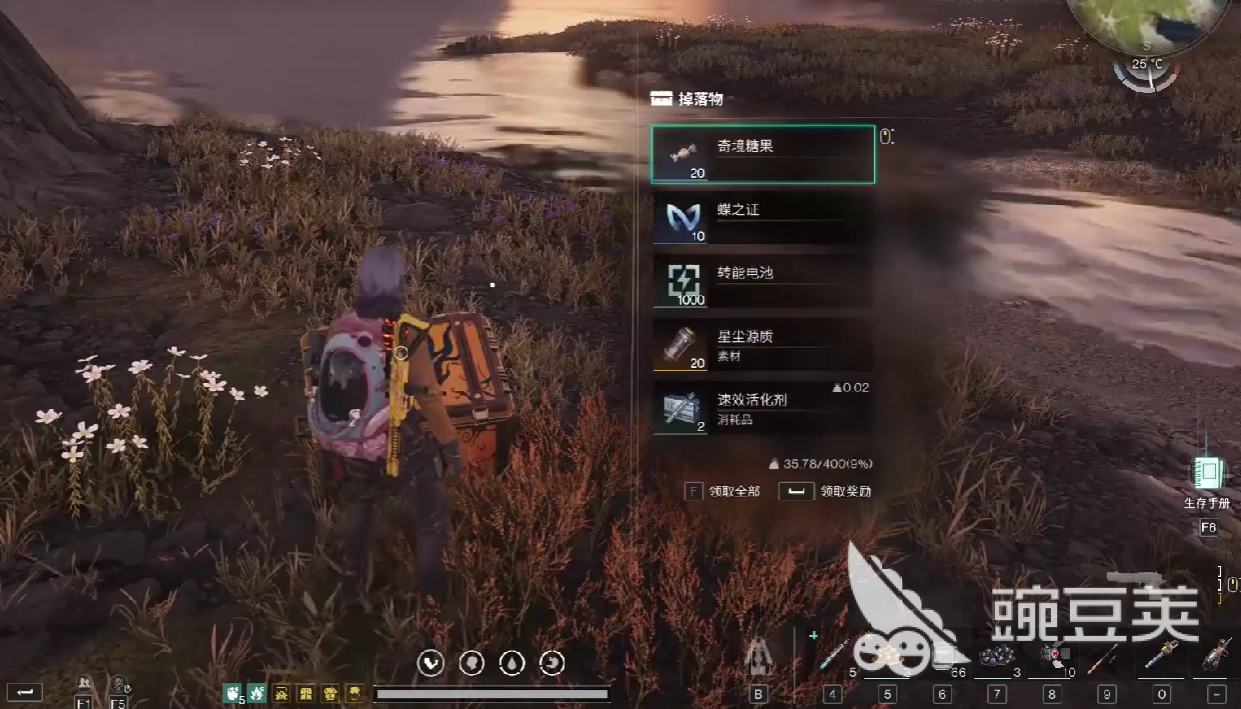This screenshot has height=709, width=1241.
Task: Select the syringe item in hotbar
Action: (833, 656)
